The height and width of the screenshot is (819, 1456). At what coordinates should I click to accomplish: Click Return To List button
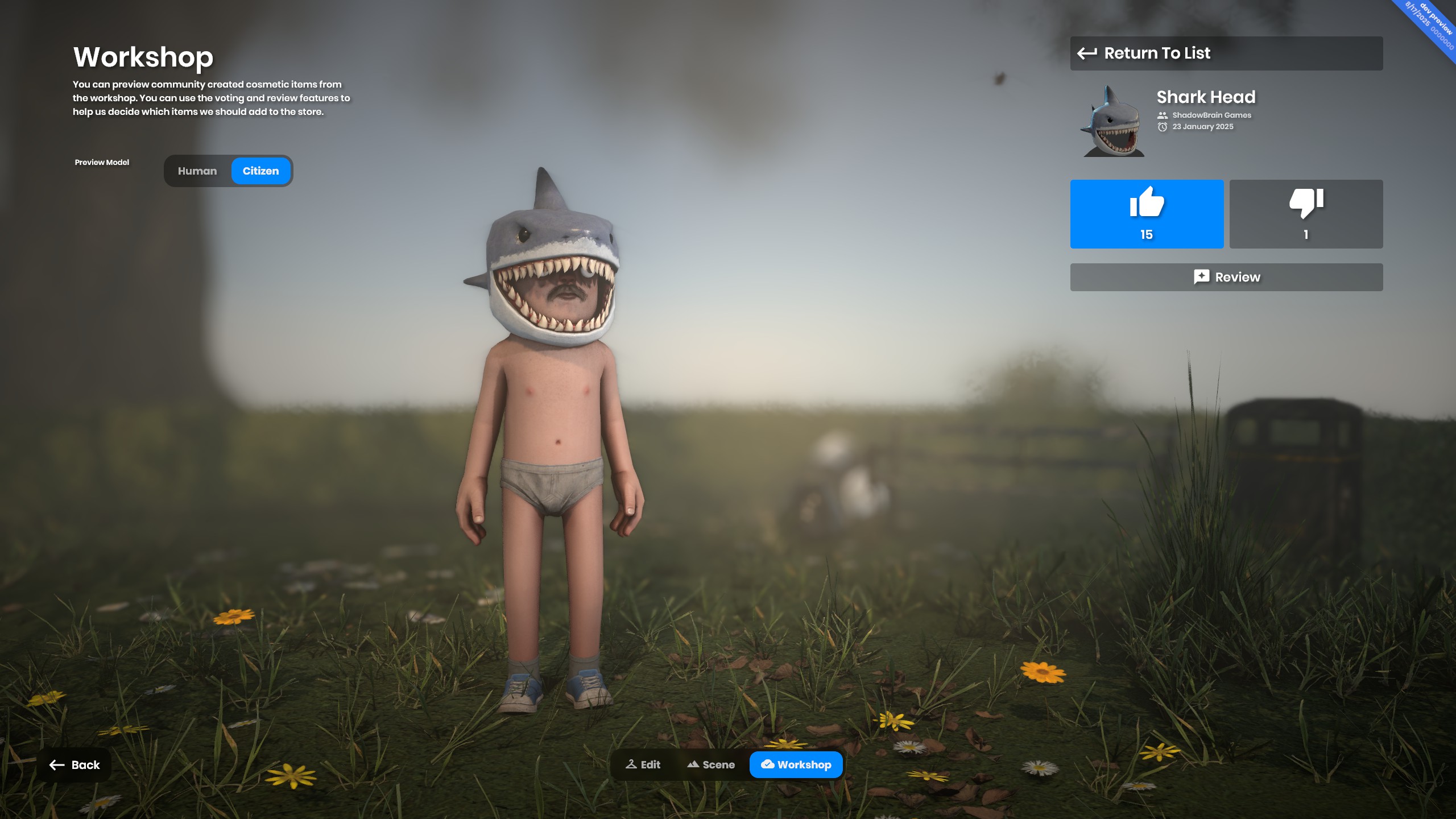(x=1226, y=53)
